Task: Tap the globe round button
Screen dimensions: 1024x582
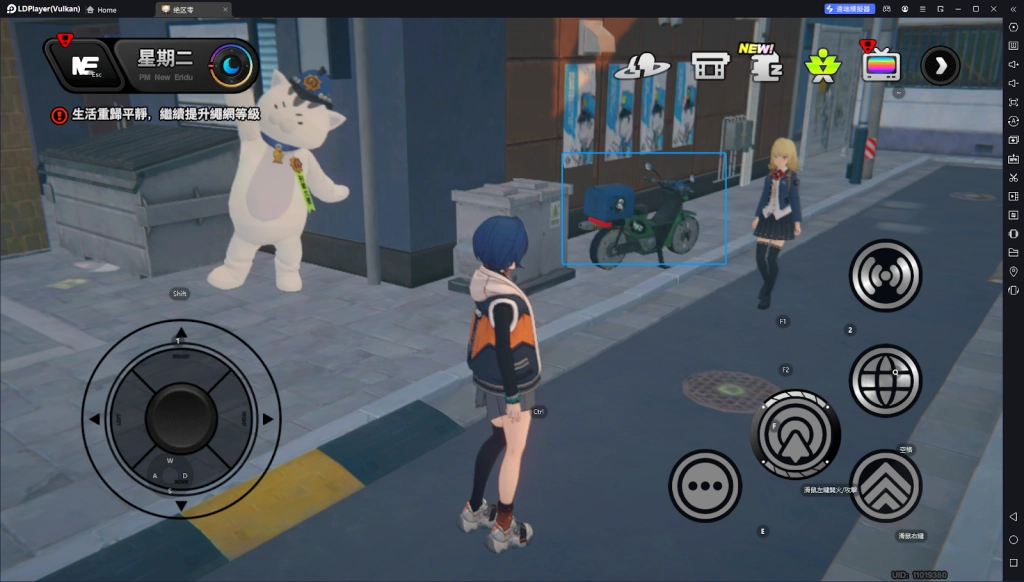Action: tap(885, 380)
